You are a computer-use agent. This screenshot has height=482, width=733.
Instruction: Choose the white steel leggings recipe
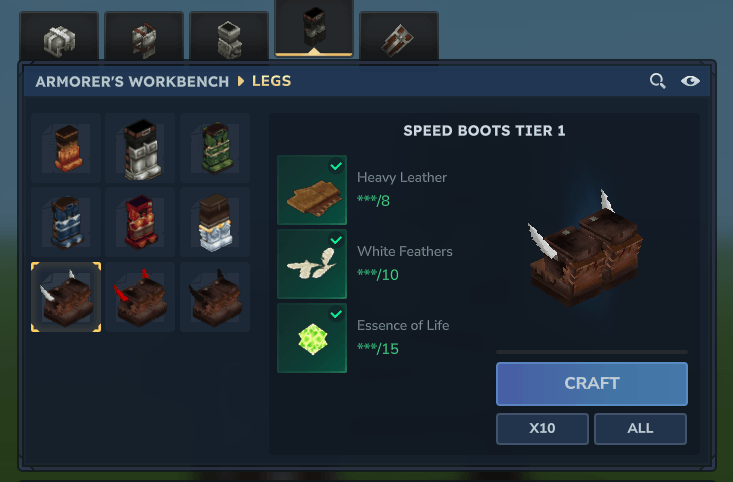[140, 148]
